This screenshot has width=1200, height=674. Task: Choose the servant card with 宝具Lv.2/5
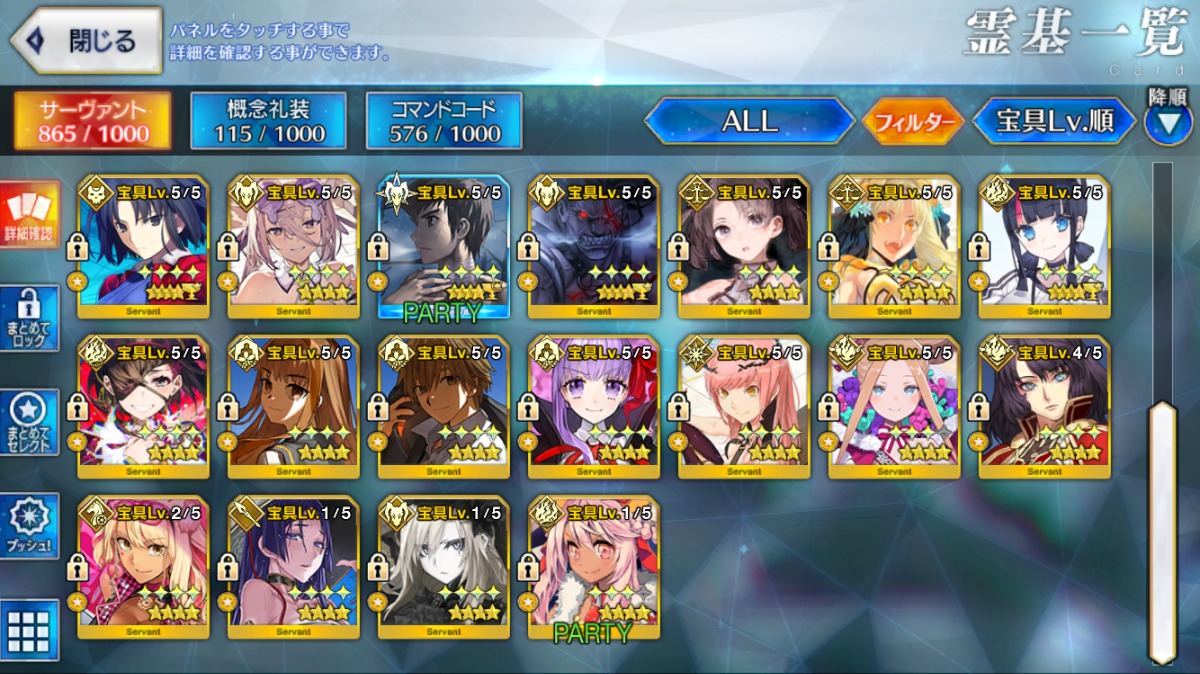tap(143, 566)
